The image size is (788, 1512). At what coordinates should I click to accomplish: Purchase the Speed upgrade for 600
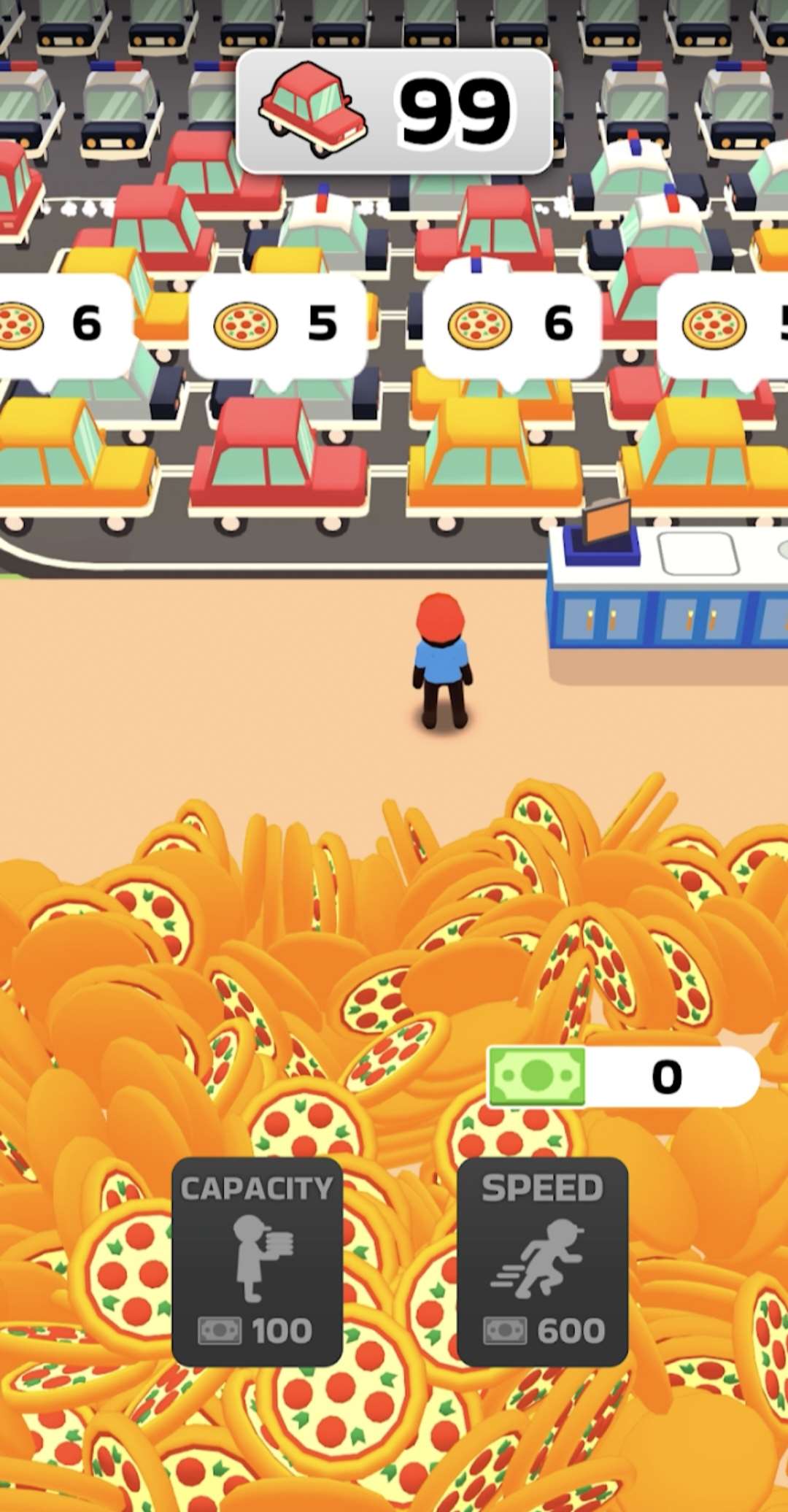(542, 1260)
